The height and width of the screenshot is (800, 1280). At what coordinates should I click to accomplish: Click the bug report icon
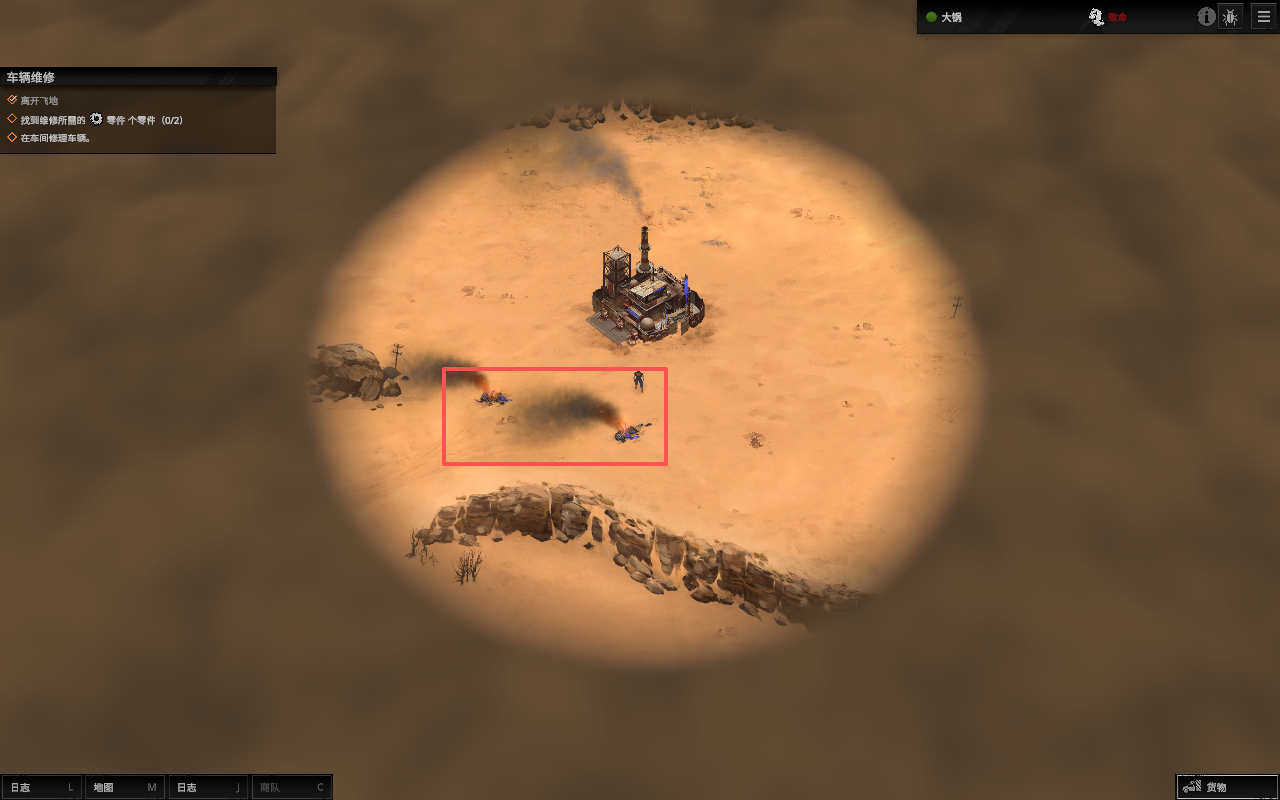pos(1231,17)
